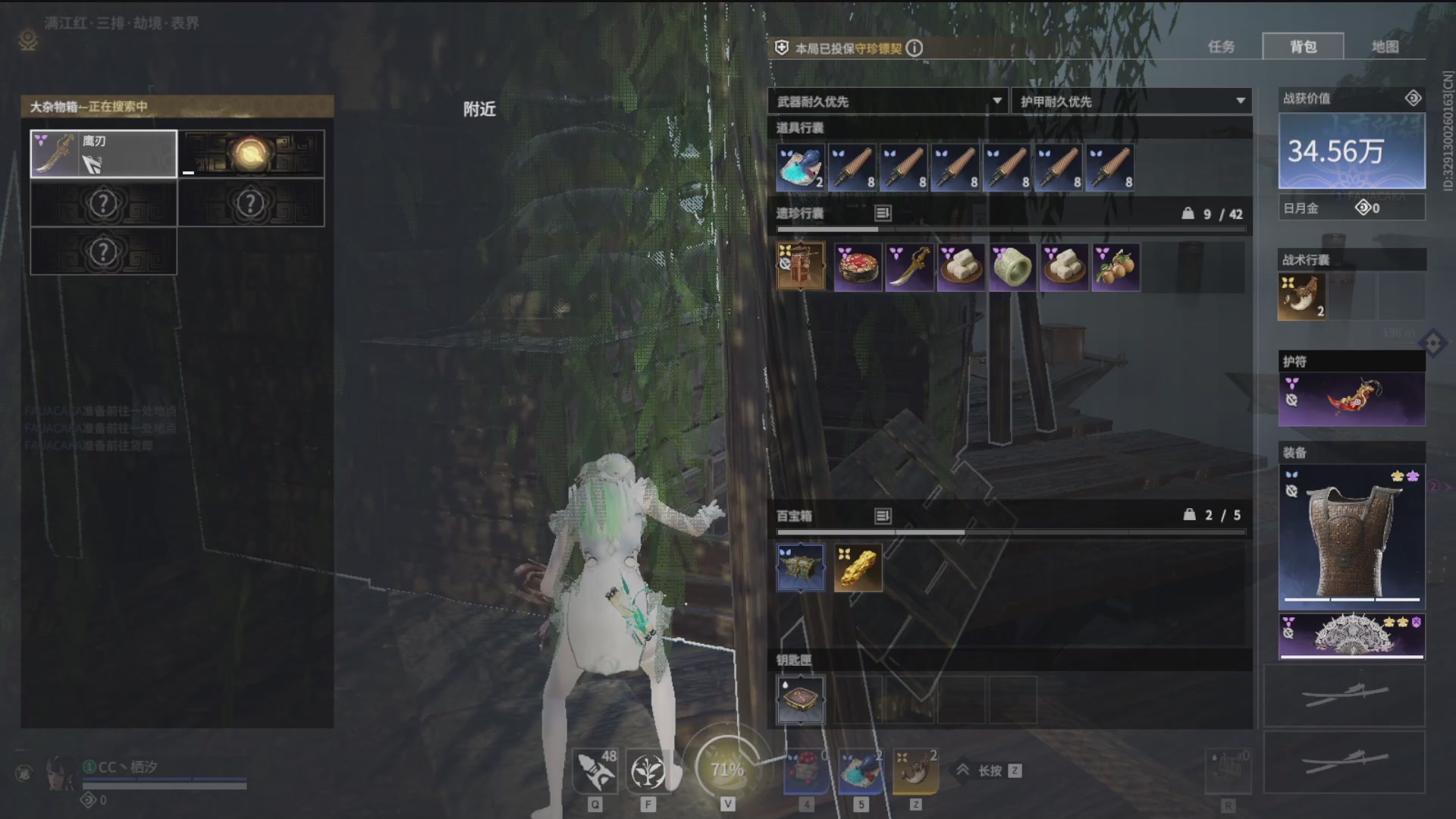Click the sort icon next to 百宝箱
The height and width of the screenshot is (819, 1456).
click(x=883, y=516)
